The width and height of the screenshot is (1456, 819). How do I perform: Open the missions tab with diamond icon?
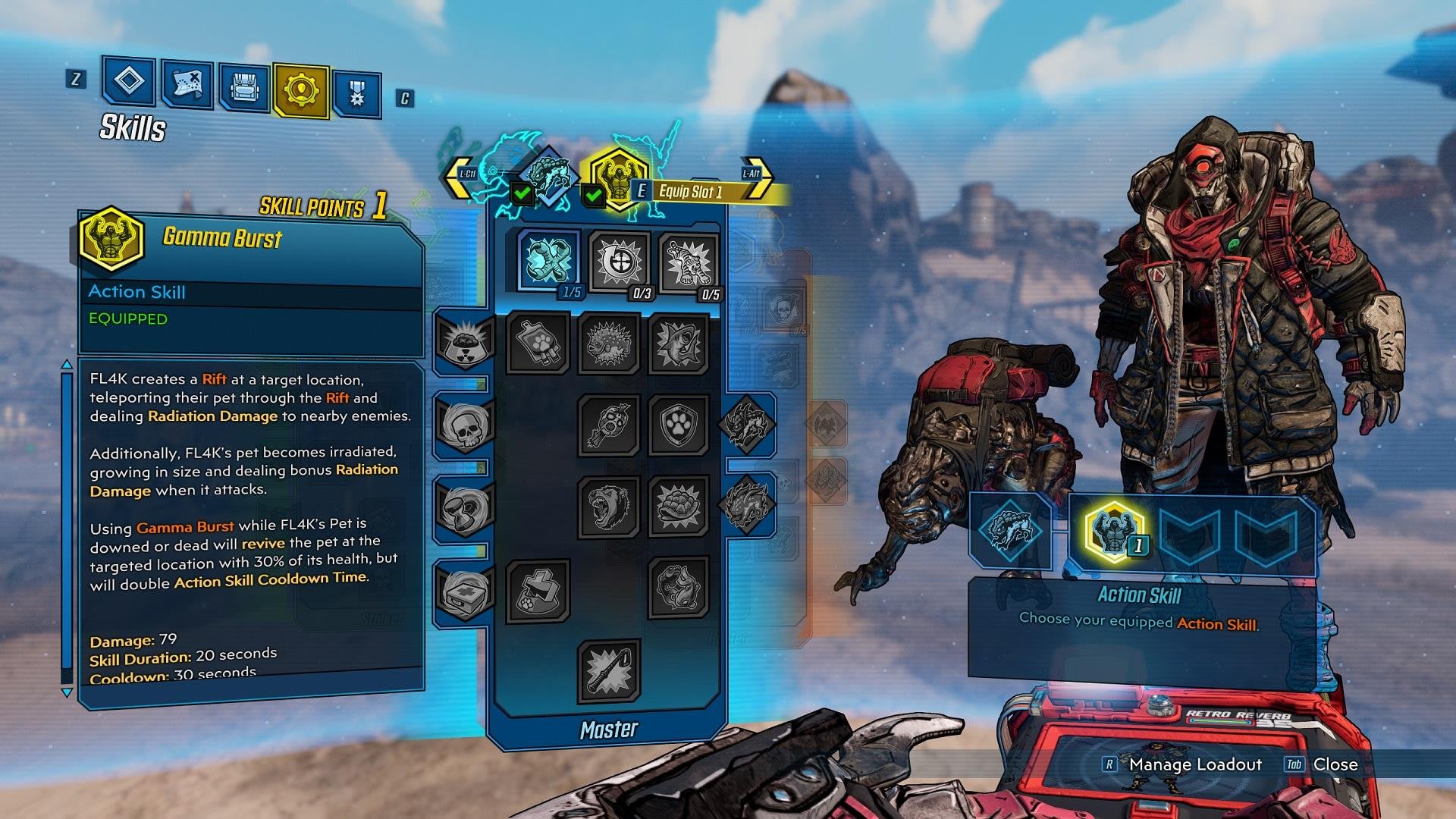coord(129,80)
